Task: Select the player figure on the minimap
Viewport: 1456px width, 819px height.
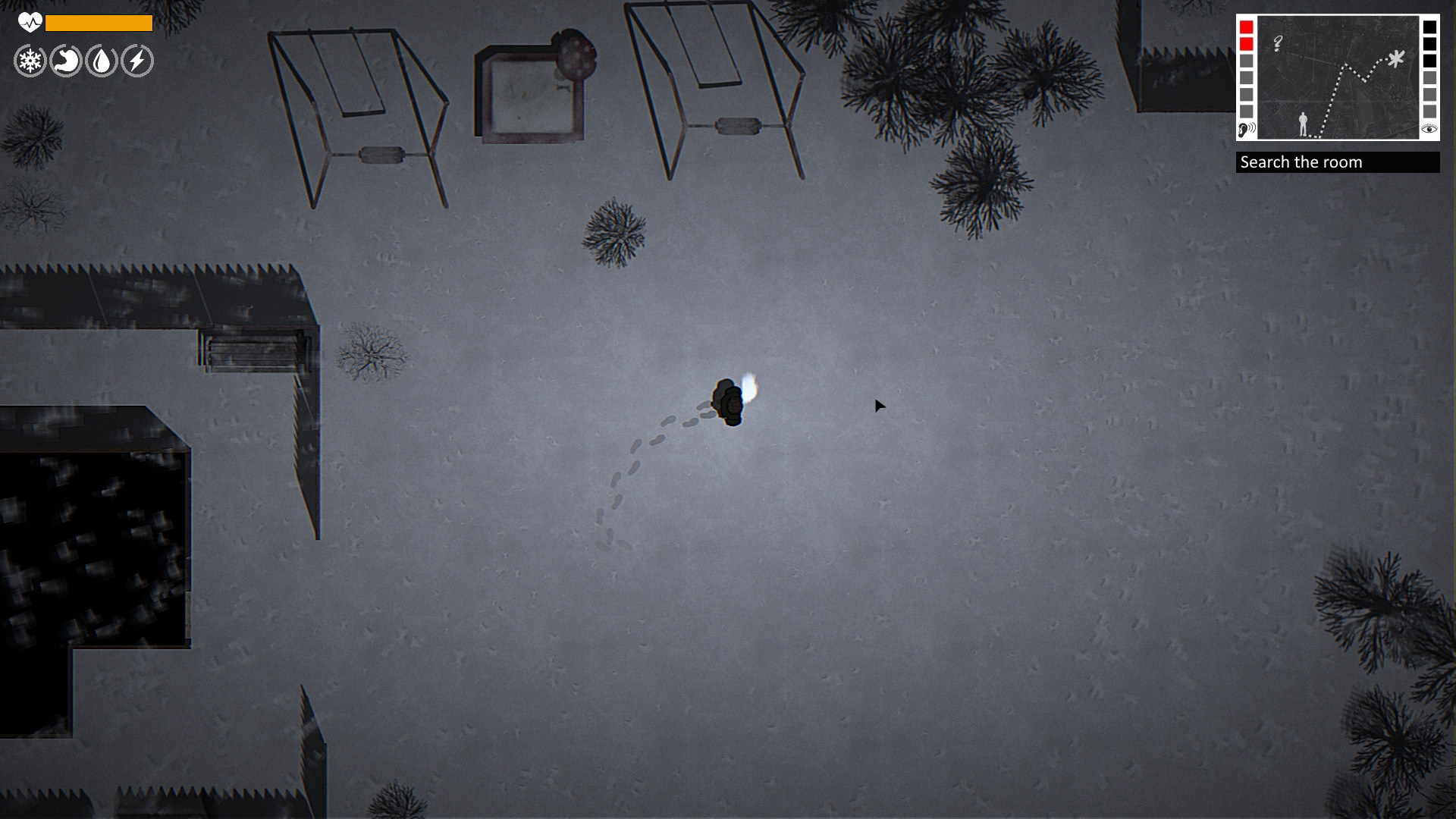Action: click(1303, 124)
